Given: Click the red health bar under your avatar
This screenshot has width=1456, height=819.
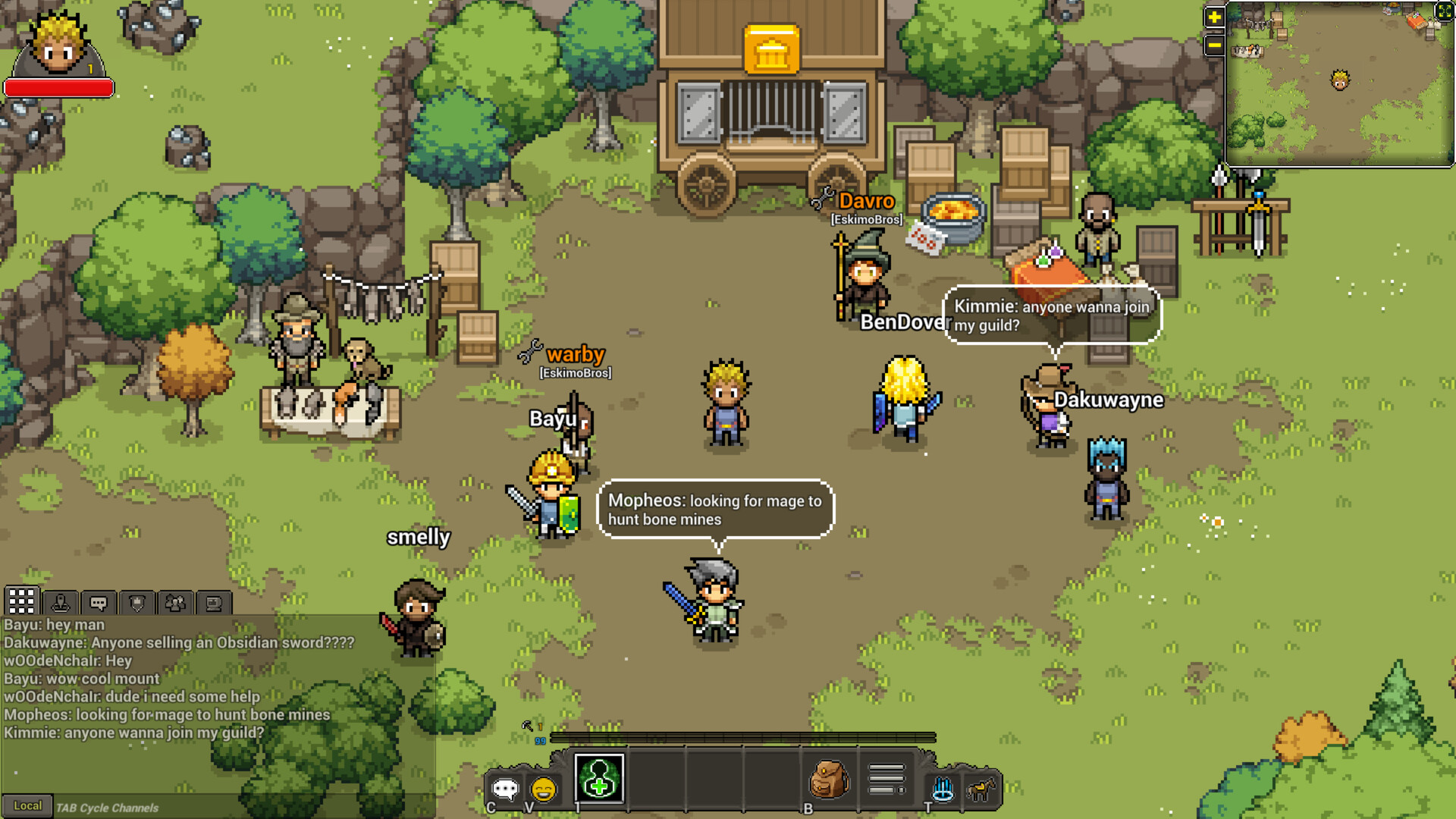Looking at the screenshot, I should click(58, 86).
